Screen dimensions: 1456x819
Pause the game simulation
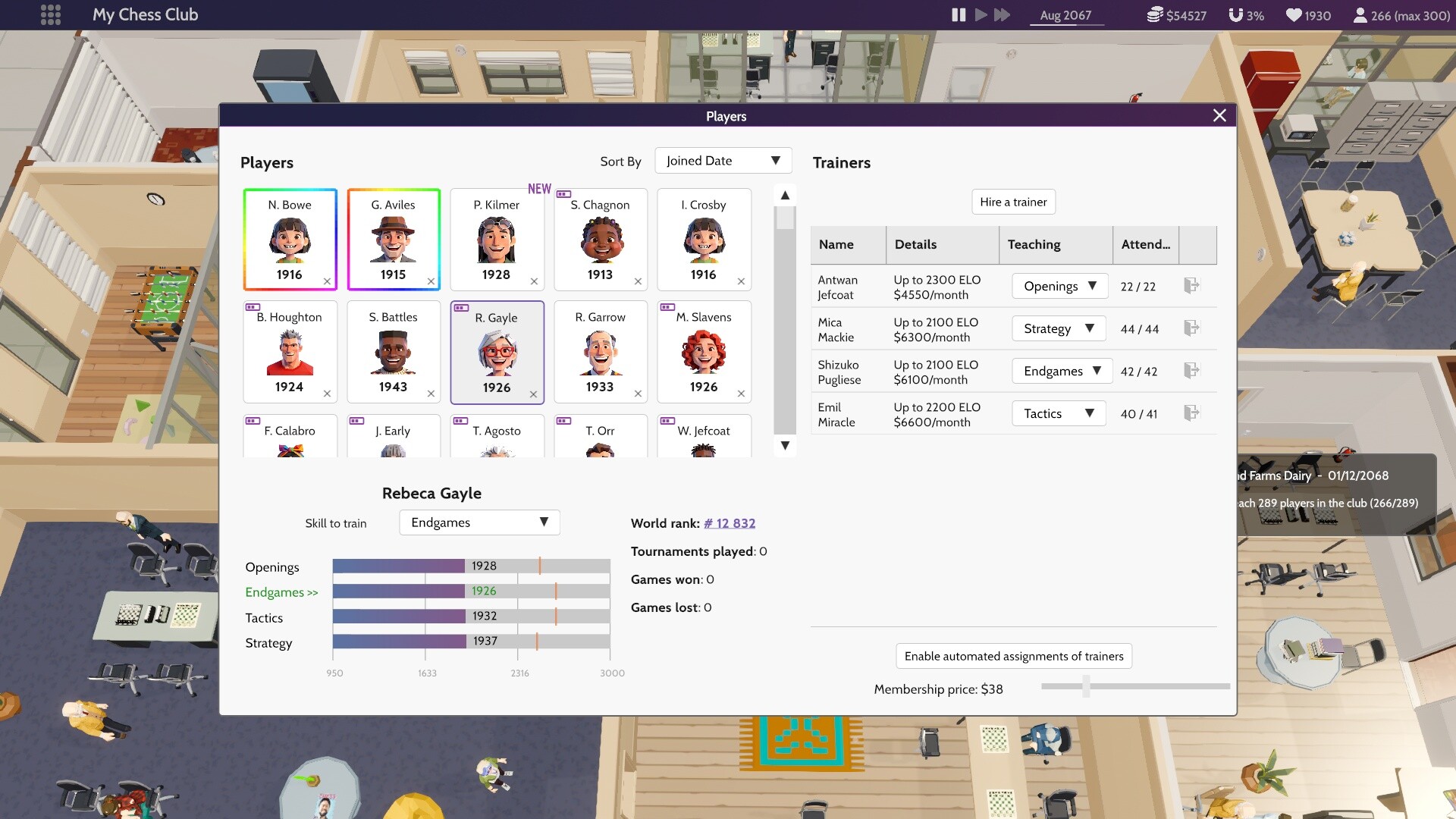[x=958, y=14]
